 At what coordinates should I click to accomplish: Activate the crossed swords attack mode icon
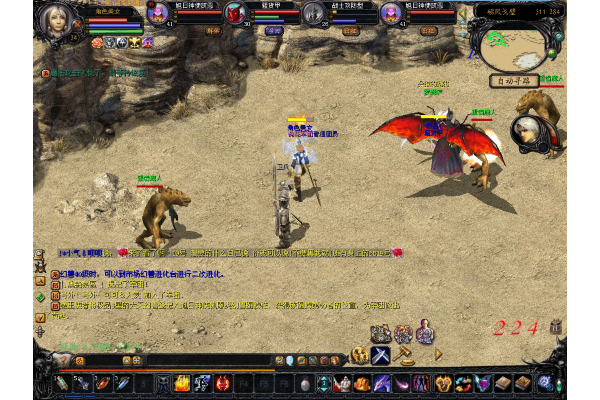(381, 355)
